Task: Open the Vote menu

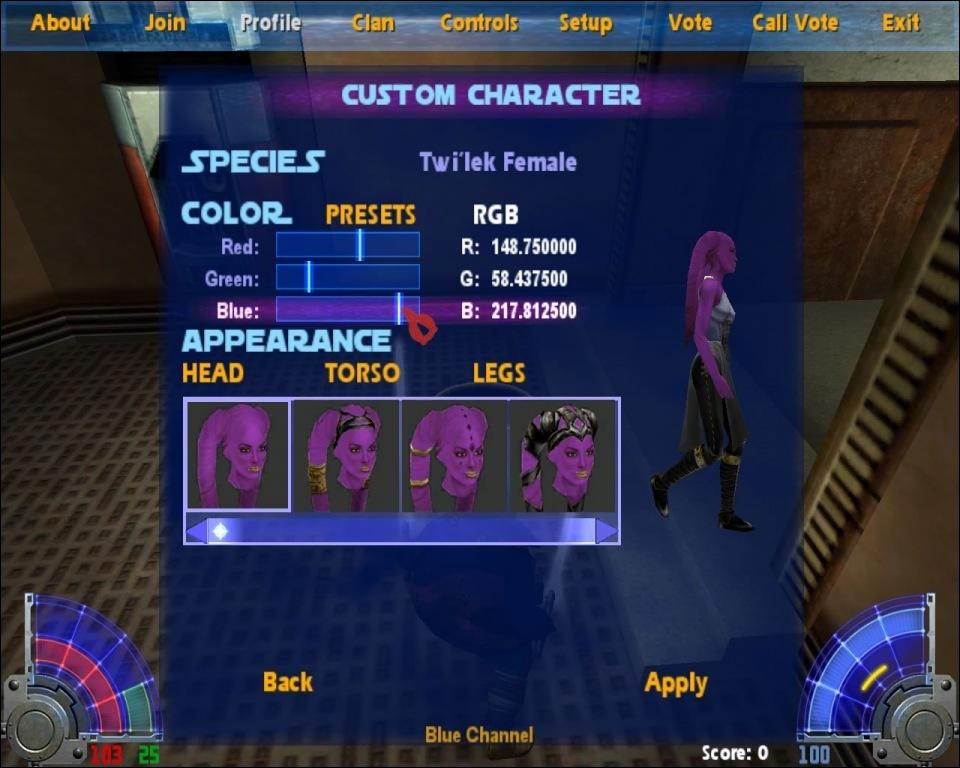Action: point(690,22)
